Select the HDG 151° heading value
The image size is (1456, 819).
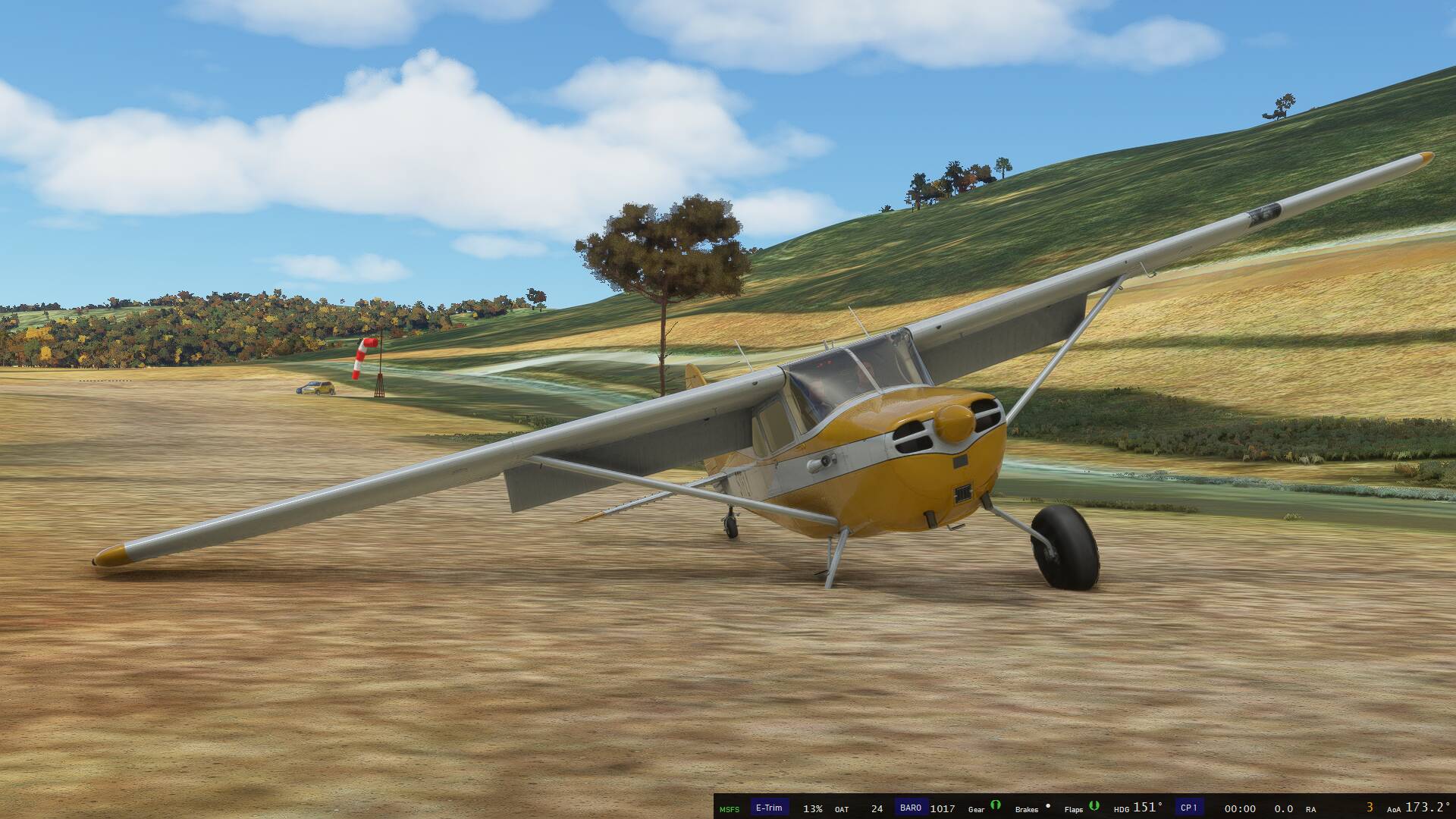pyautogui.click(x=1148, y=807)
